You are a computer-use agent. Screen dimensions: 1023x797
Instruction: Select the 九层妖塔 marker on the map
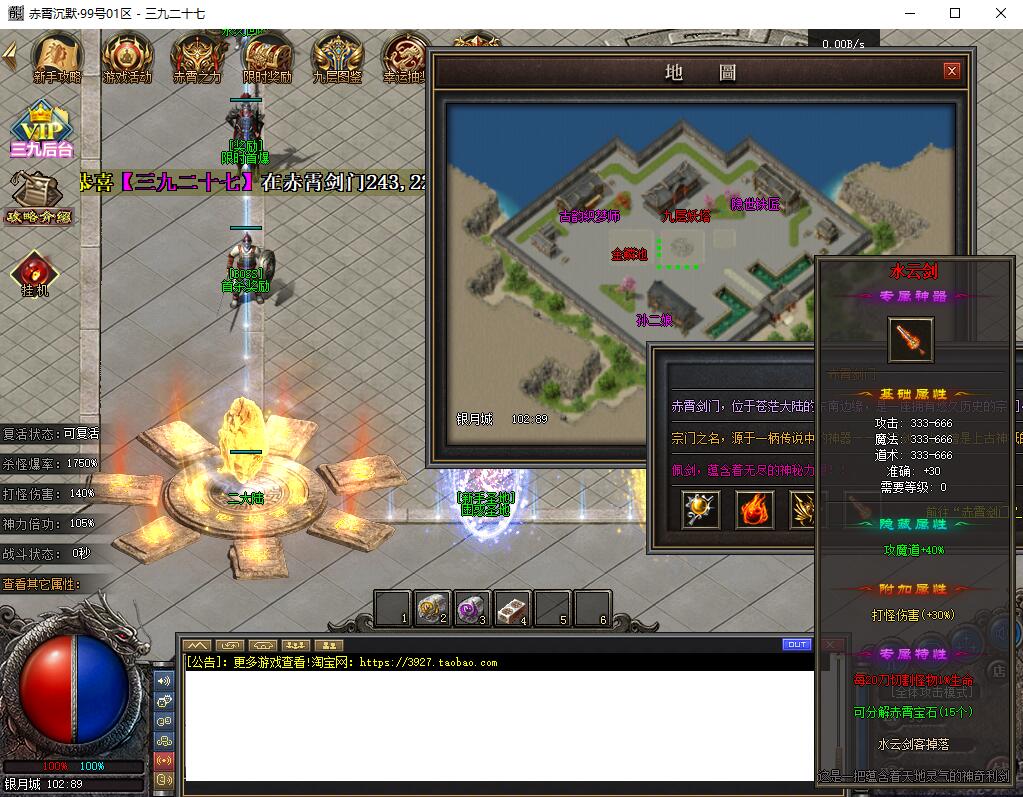tap(686, 215)
